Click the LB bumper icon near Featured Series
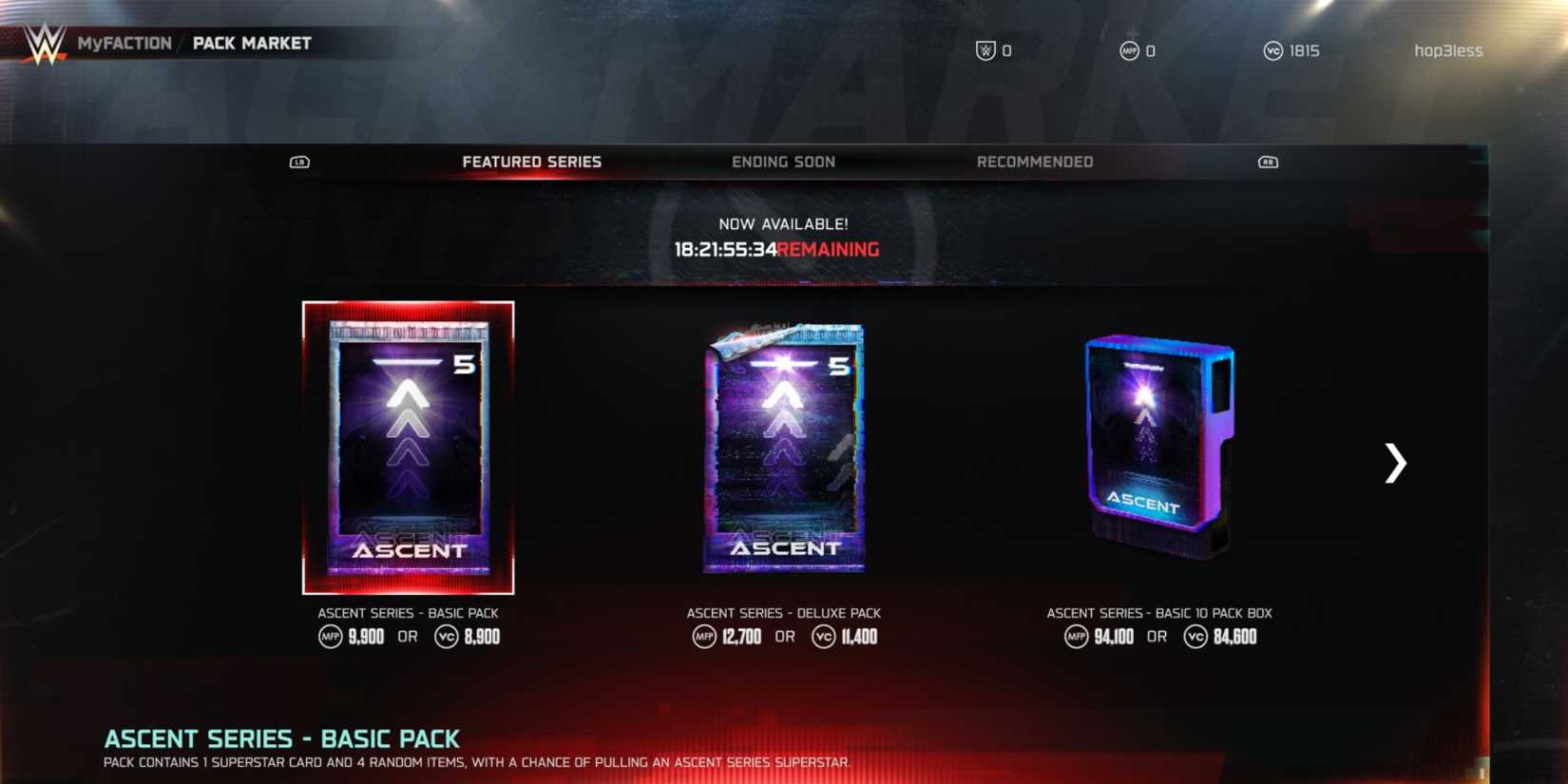This screenshot has width=1568, height=784. coord(299,162)
